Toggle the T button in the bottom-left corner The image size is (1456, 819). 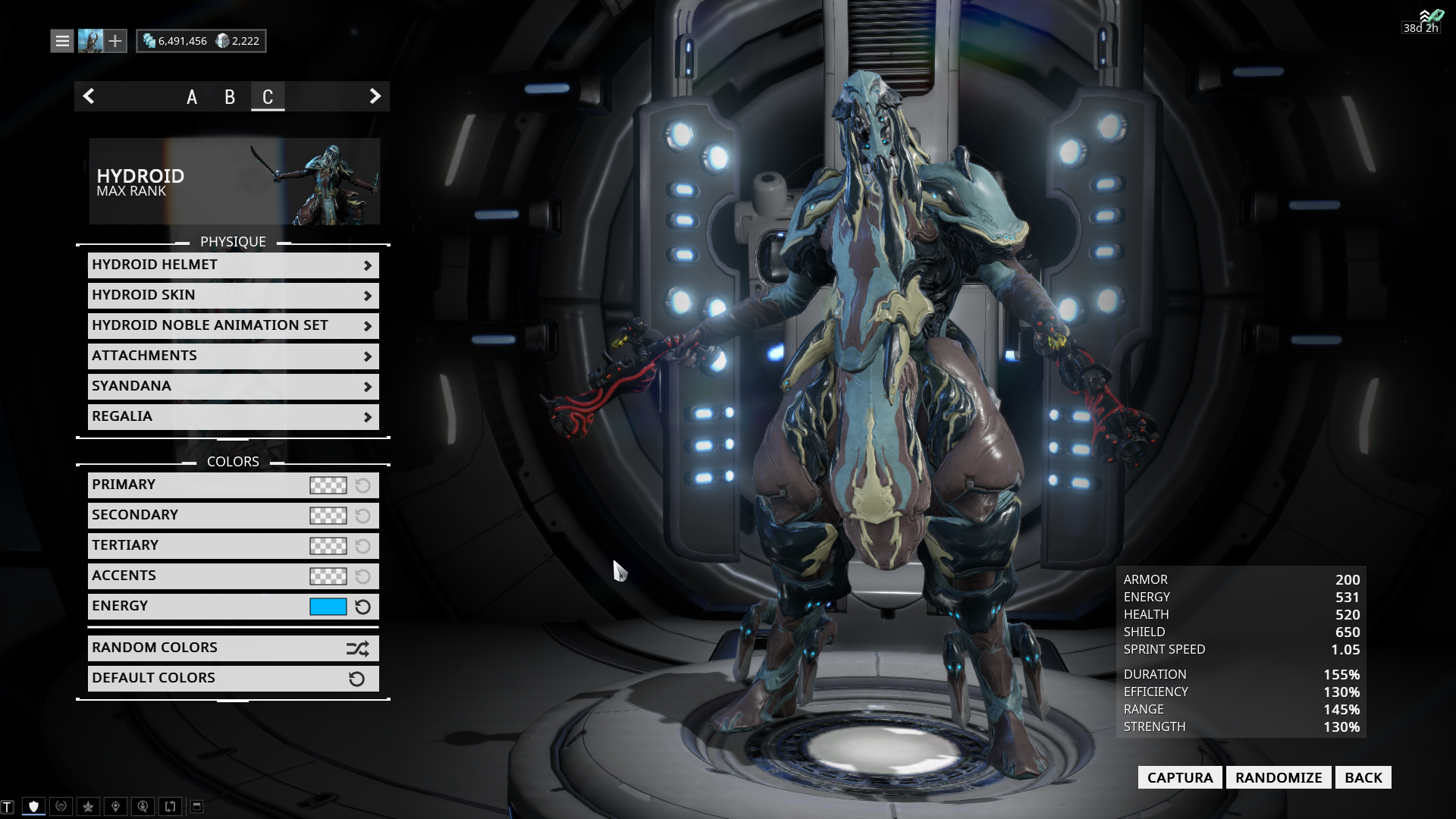tap(8, 806)
